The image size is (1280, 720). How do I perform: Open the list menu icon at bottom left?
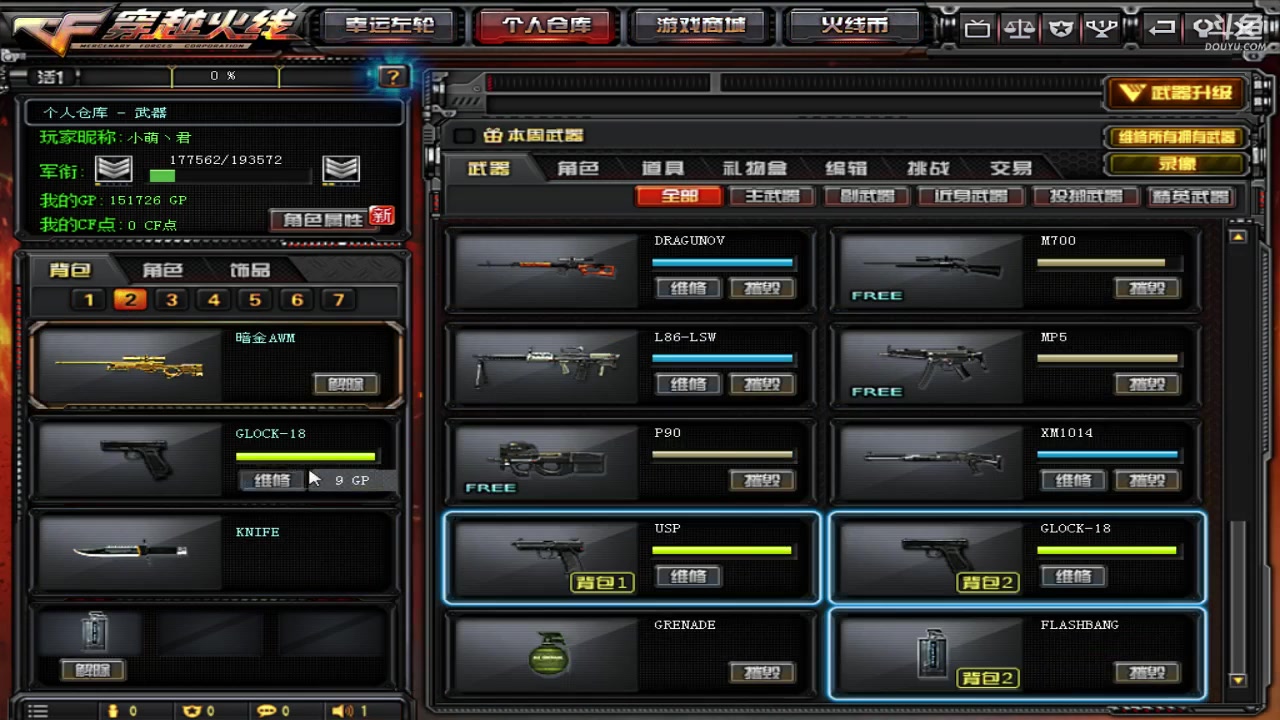point(38,710)
